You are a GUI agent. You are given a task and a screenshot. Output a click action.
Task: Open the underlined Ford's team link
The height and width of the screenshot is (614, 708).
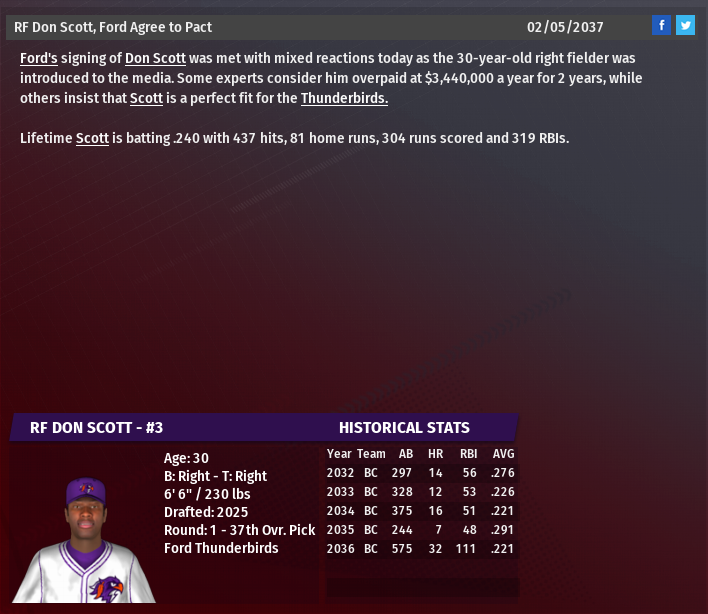coord(38,59)
